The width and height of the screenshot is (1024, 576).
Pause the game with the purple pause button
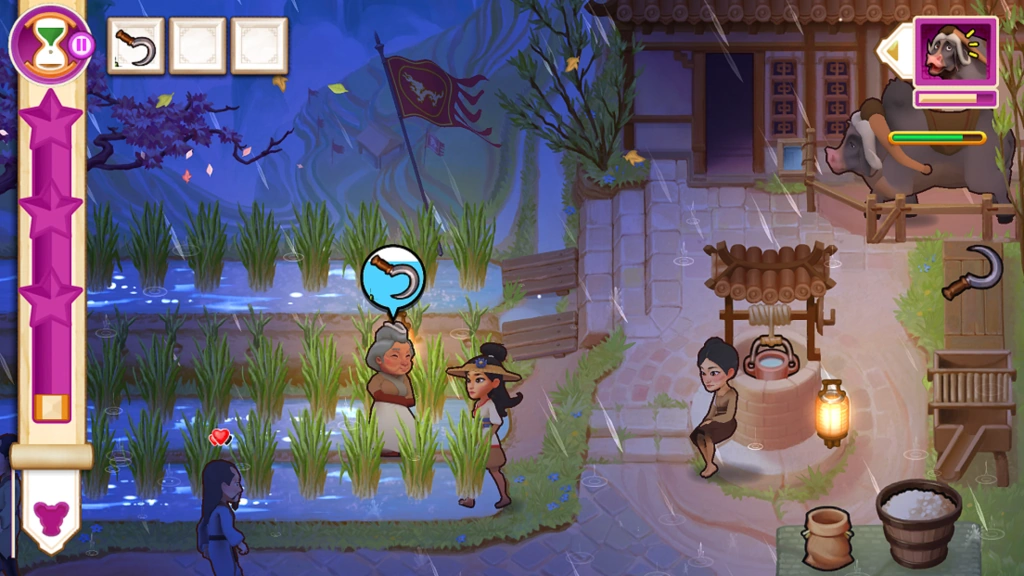click(x=82, y=44)
